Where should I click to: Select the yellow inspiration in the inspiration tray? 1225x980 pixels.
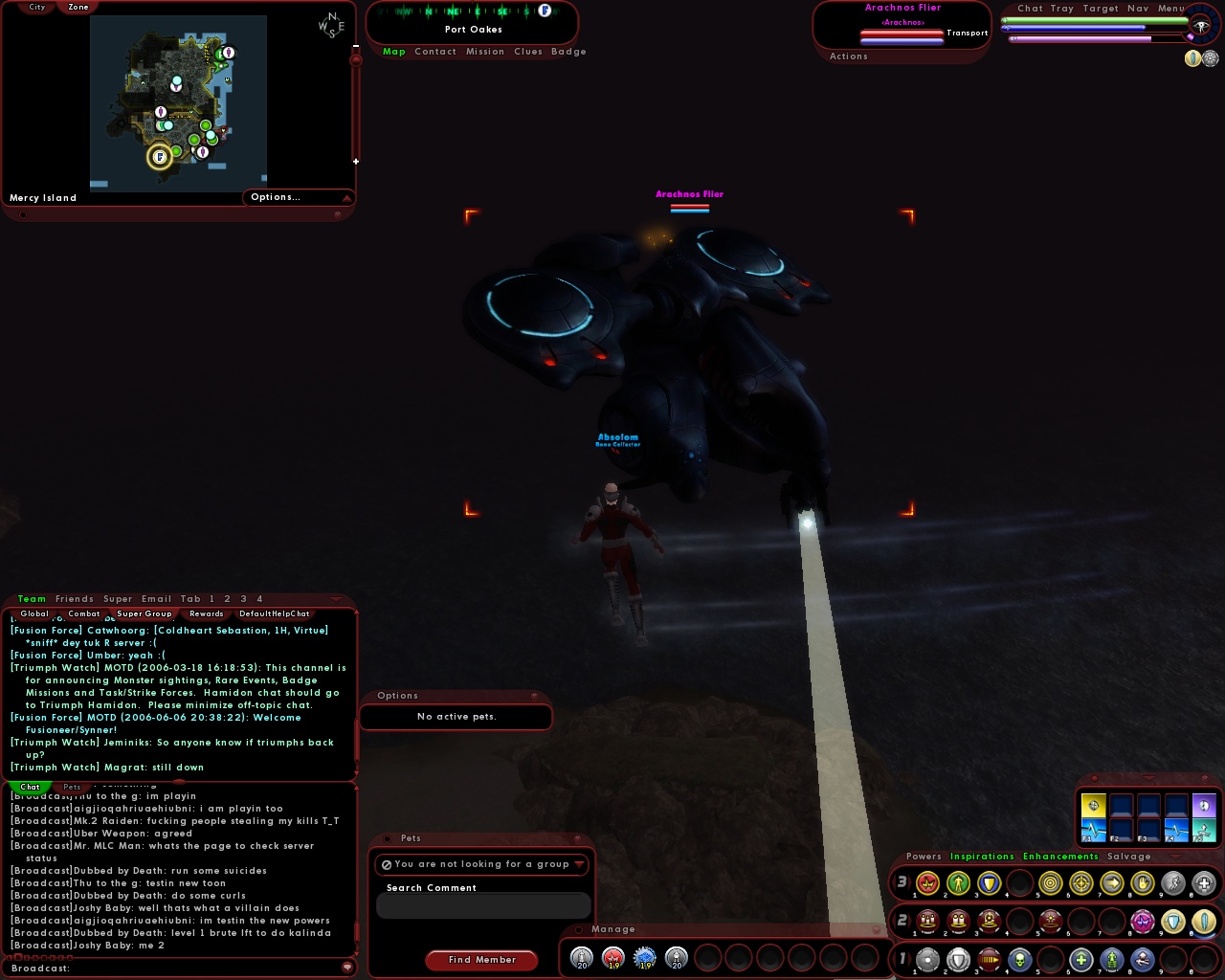click(x=1093, y=805)
